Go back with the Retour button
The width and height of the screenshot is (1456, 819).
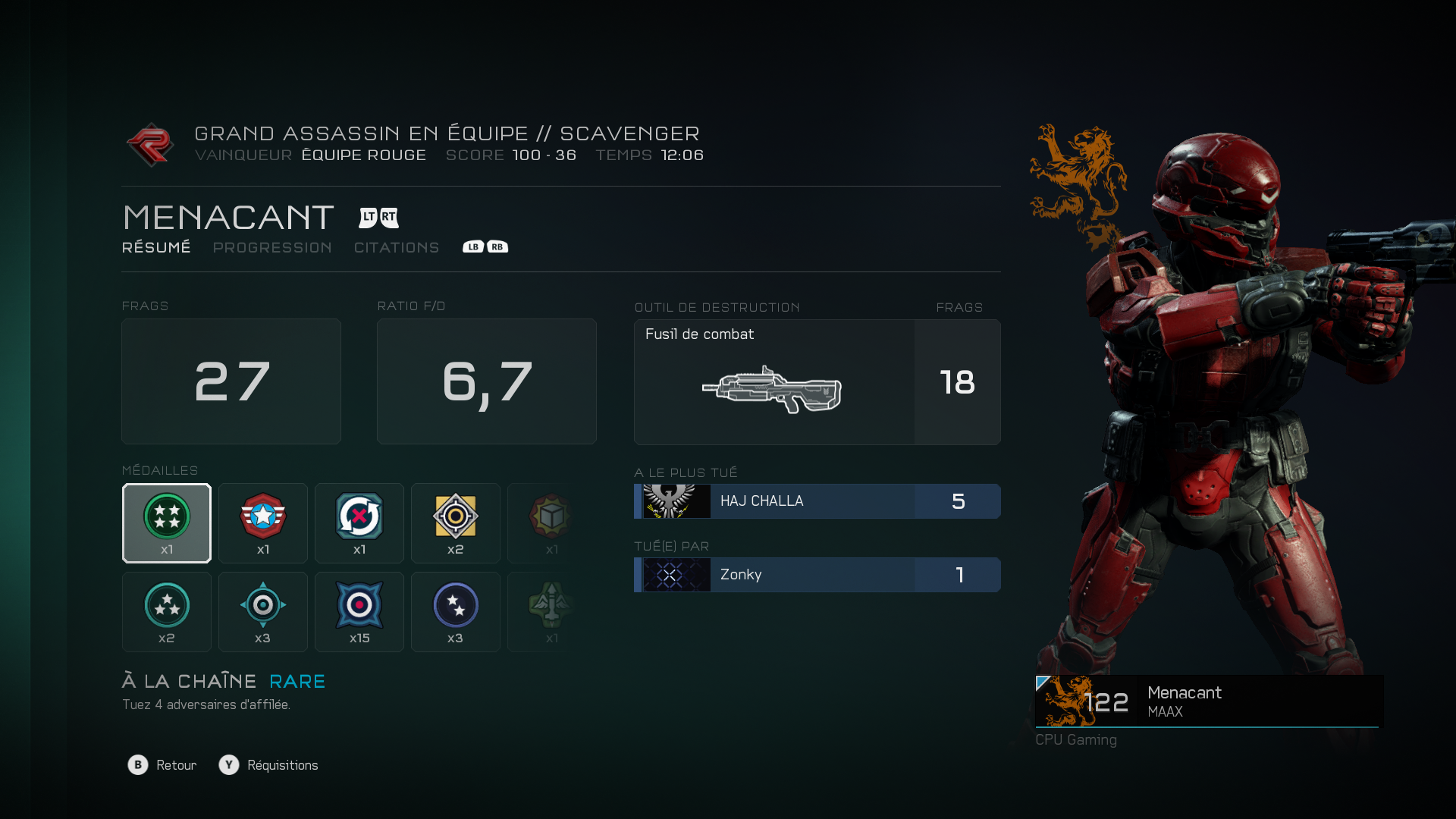(x=162, y=765)
